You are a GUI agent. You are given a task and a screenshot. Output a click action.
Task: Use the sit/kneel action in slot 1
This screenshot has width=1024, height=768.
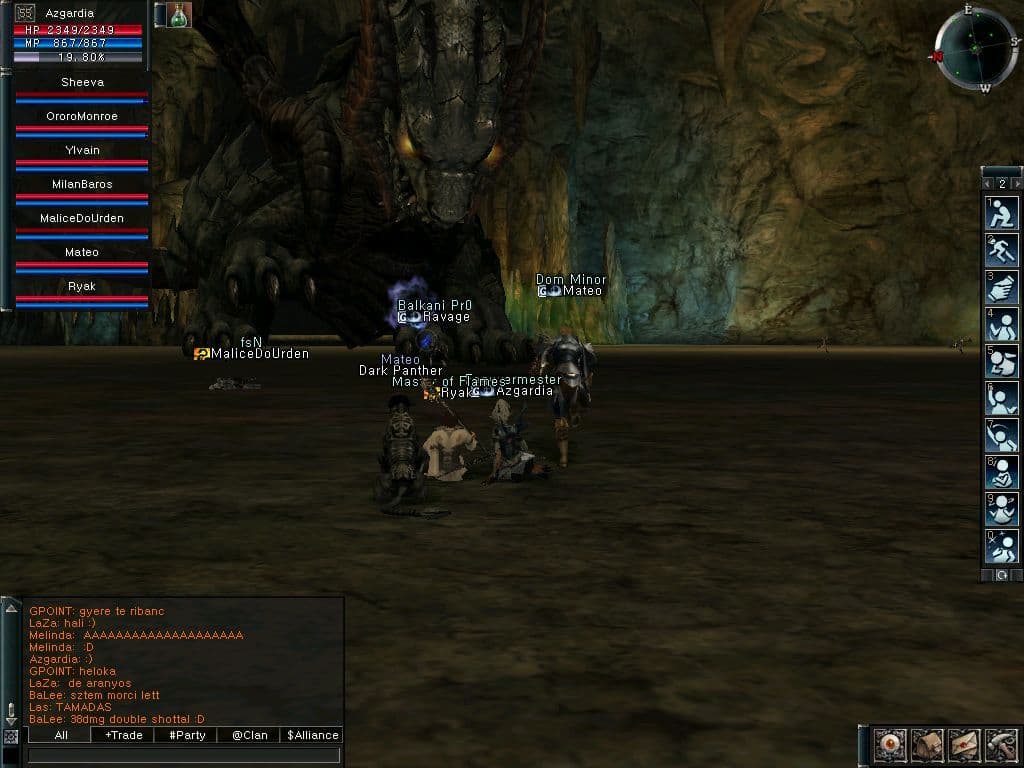[x=1001, y=213]
